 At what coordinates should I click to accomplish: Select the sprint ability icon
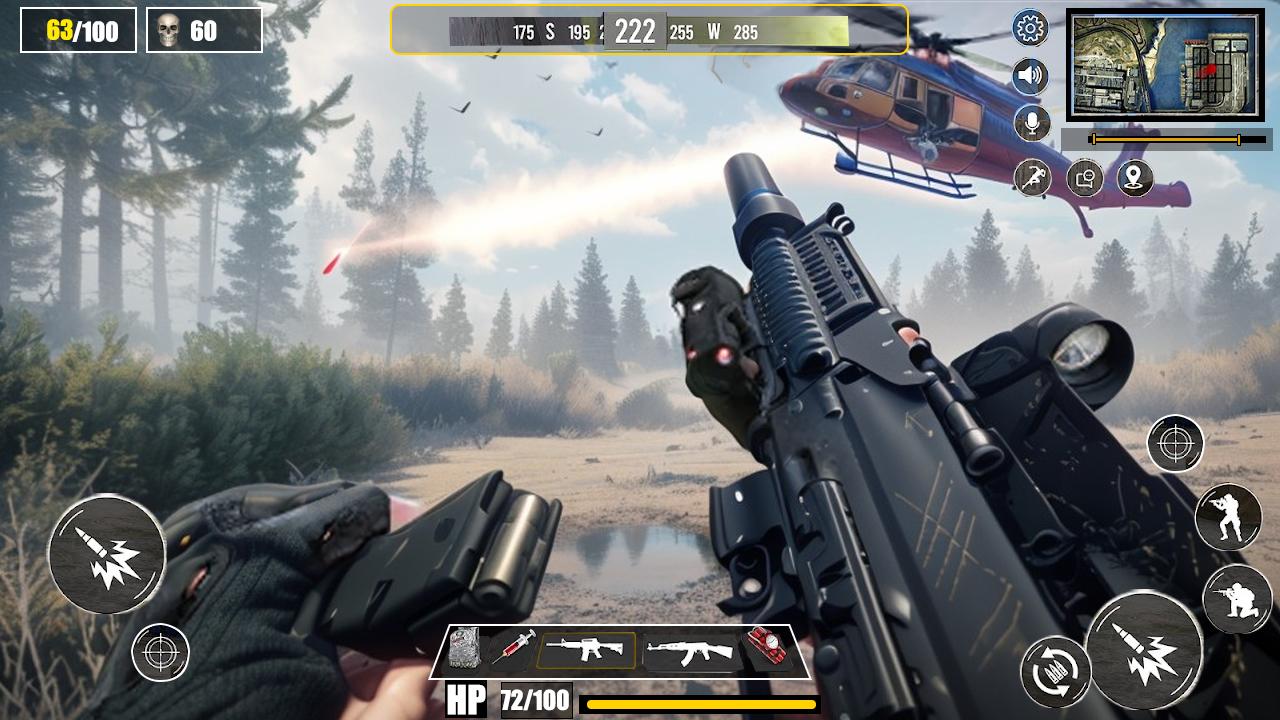click(1032, 178)
